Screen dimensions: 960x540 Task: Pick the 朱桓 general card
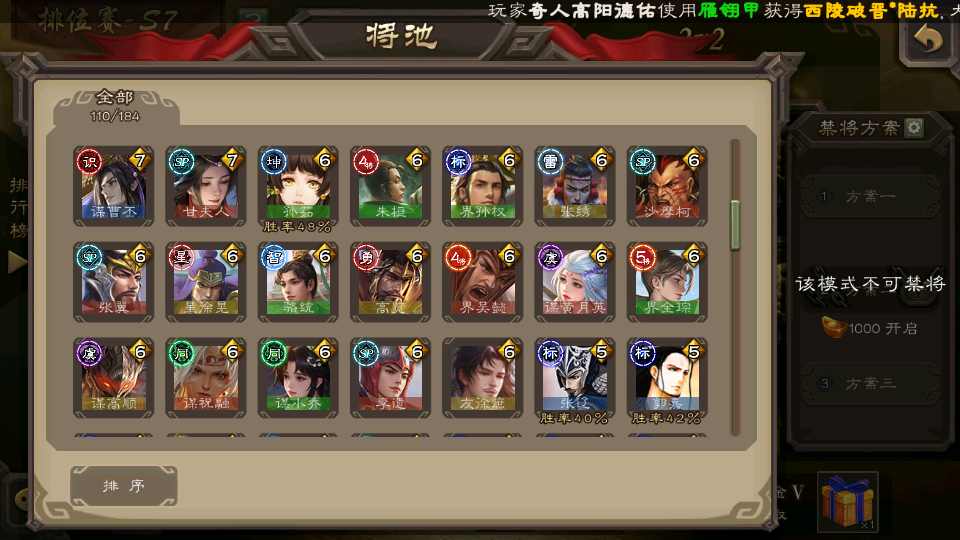pyautogui.click(x=390, y=187)
